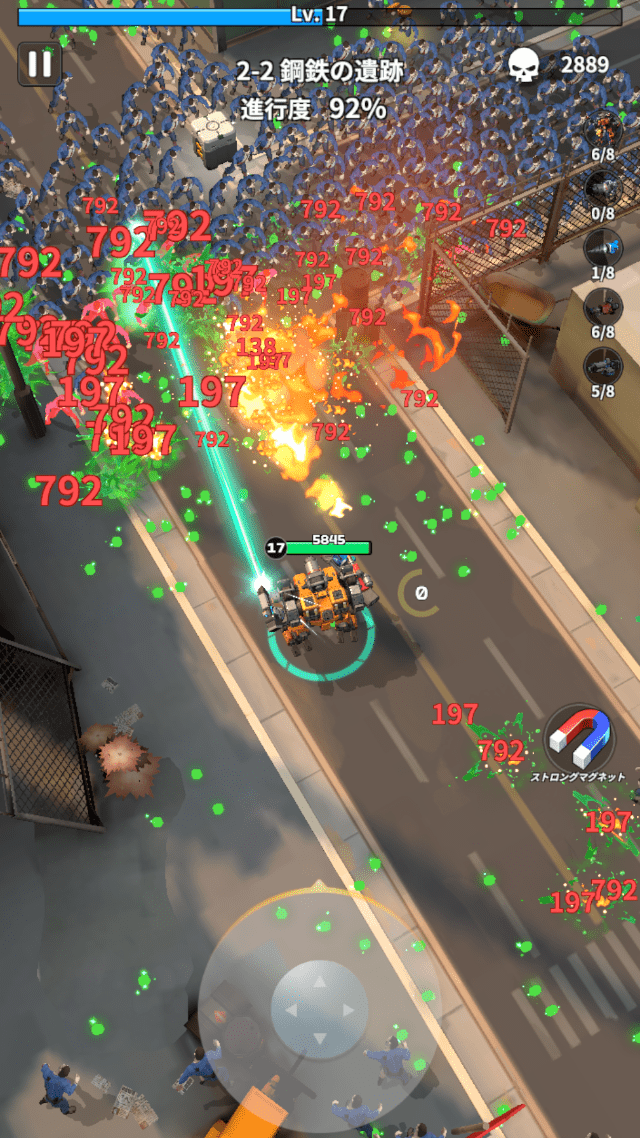This screenshot has width=640, height=1138.
Task: Select the blue-gray gun icon showing 5/8
Action: click(x=602, y=365)
